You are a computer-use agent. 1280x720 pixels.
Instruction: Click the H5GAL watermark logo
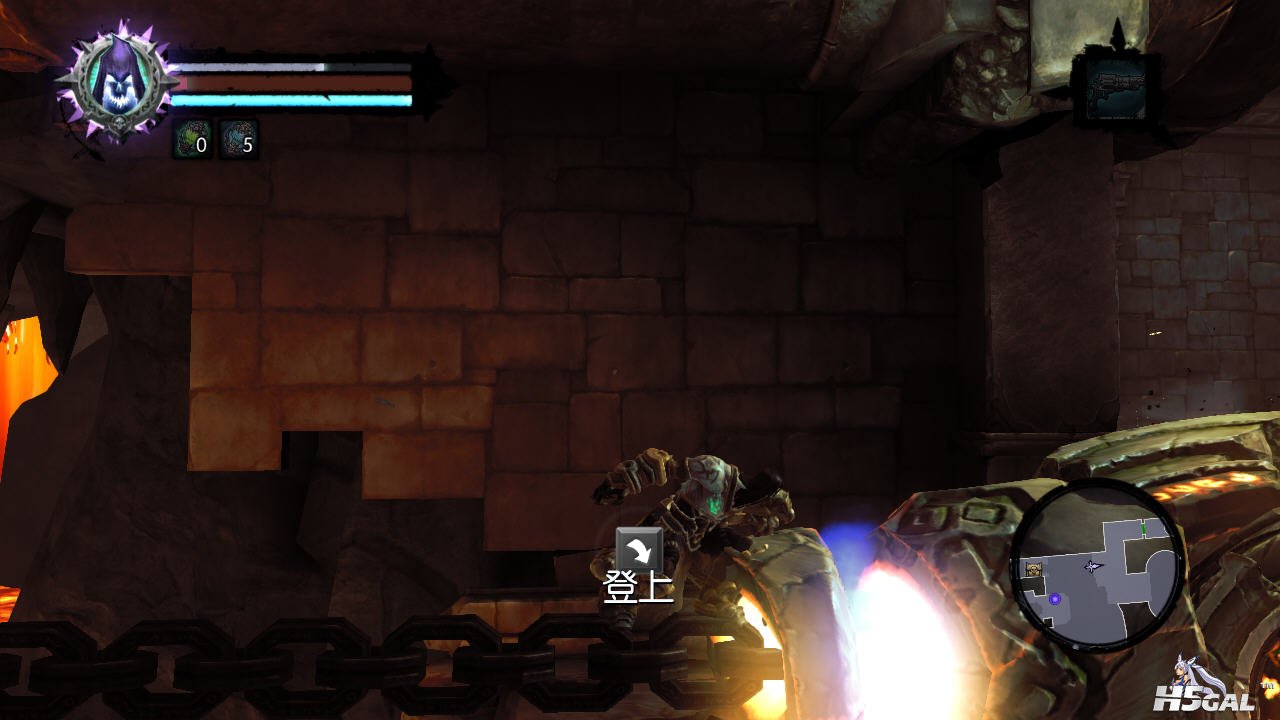coord(1208,687)
